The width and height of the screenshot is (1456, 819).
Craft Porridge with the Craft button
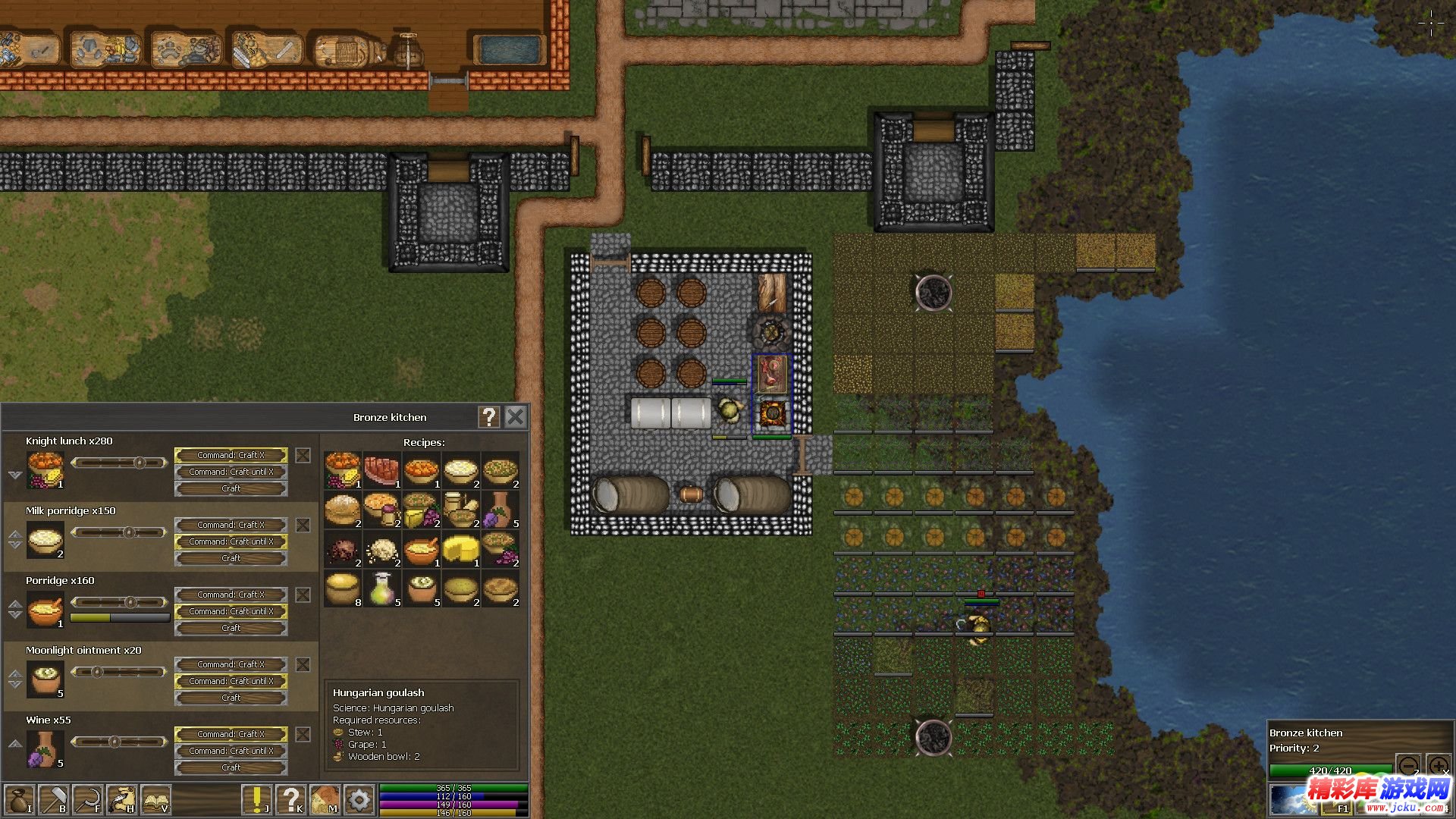click(231, 628)
